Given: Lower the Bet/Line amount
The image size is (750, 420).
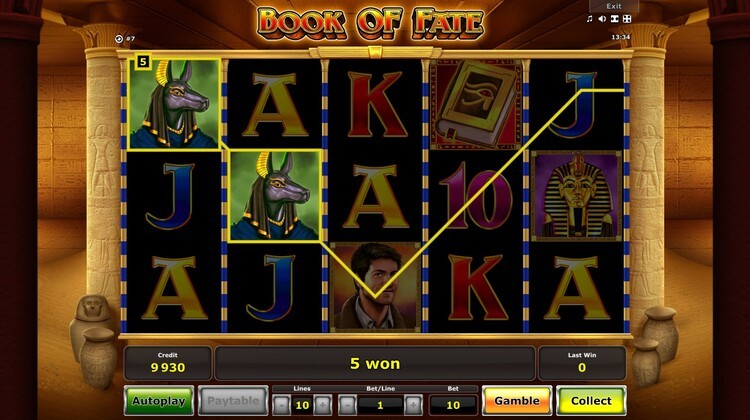Looking at the screenshot, I should [347, 404].
